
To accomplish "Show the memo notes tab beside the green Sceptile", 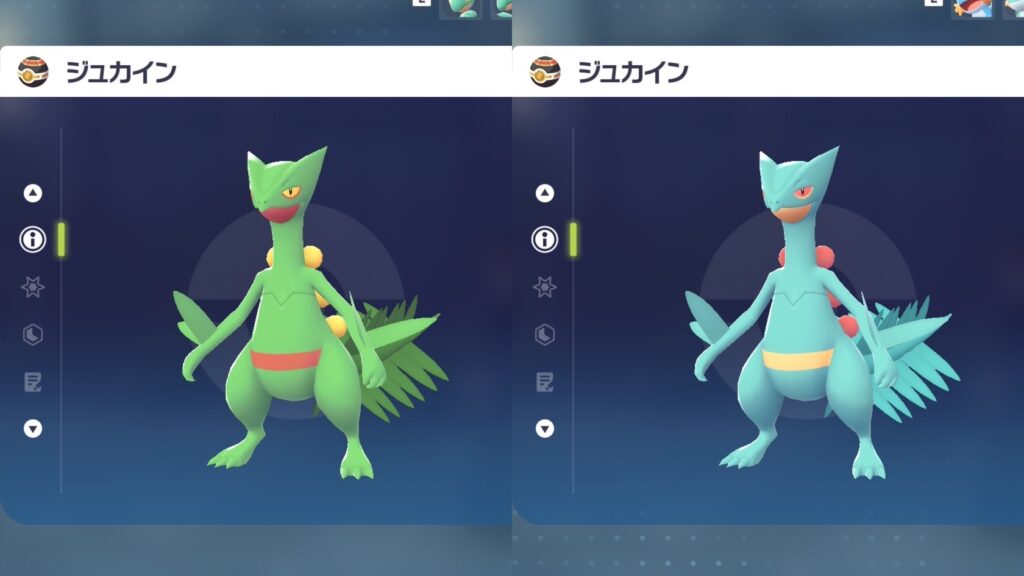I will tap(33, 381).
